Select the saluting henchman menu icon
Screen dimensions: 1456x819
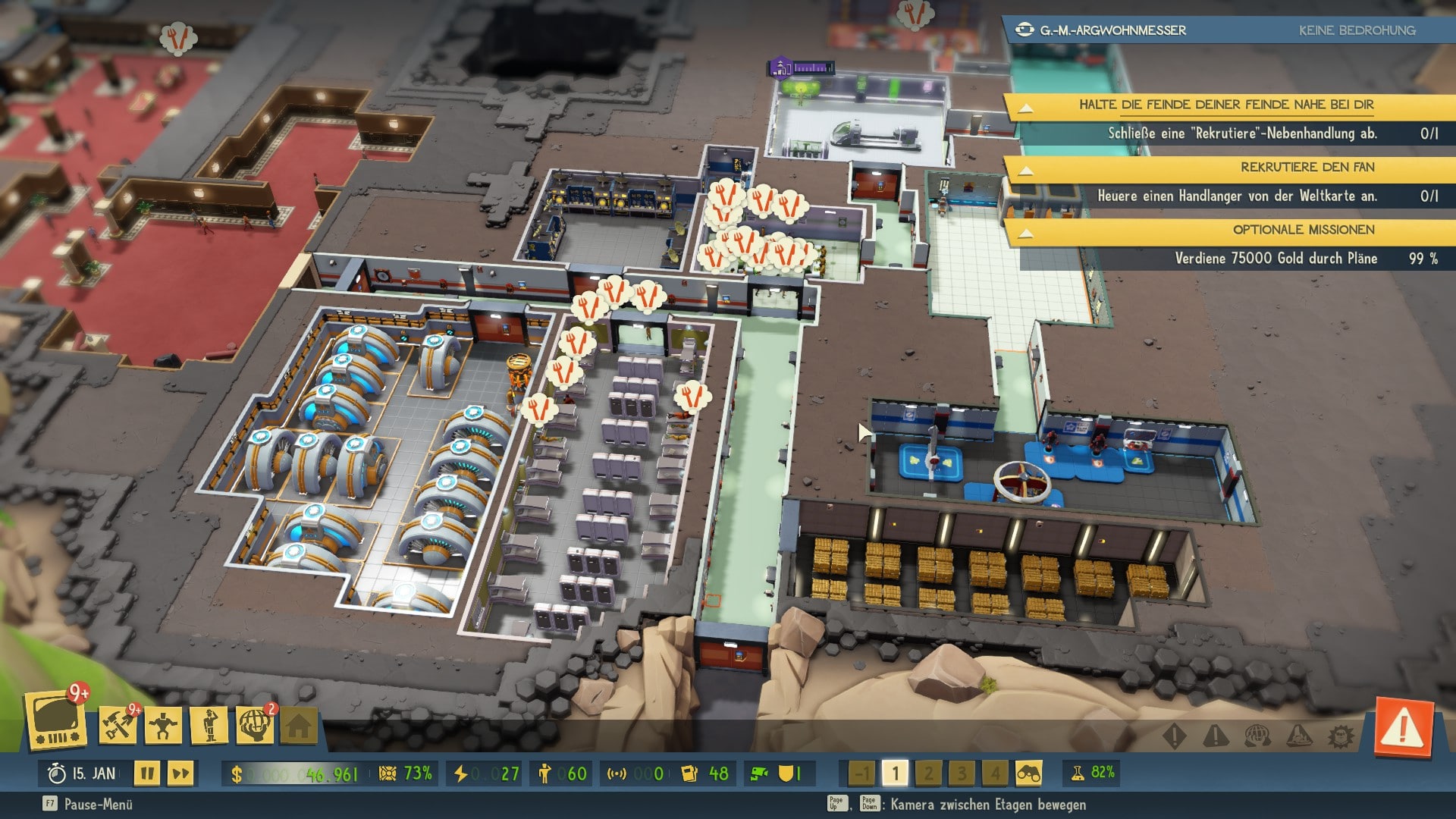tap(209, 726)
